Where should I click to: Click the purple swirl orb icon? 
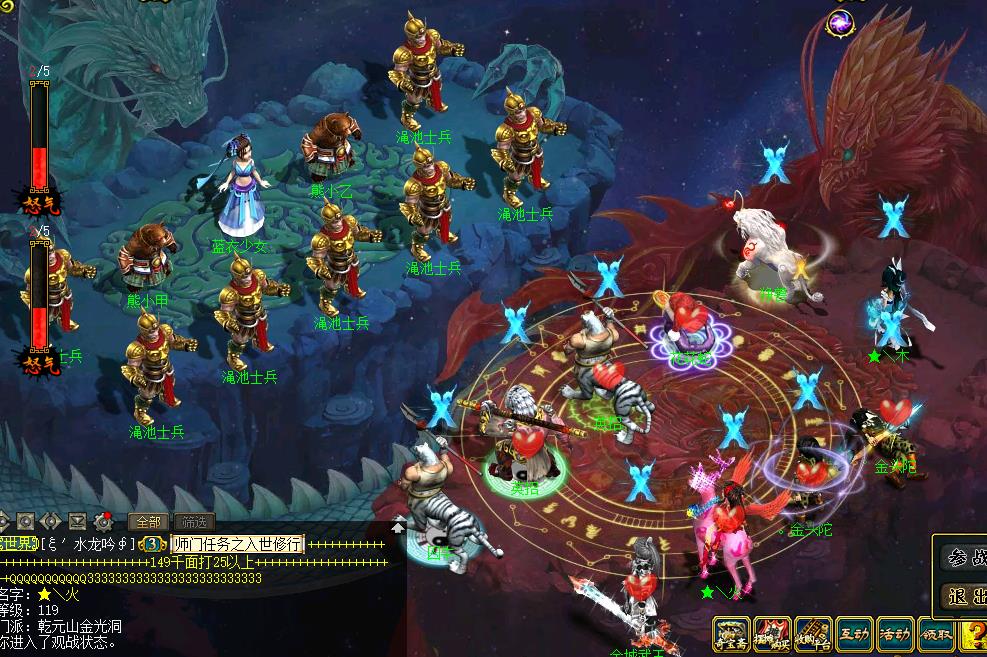tap(840, 22)
